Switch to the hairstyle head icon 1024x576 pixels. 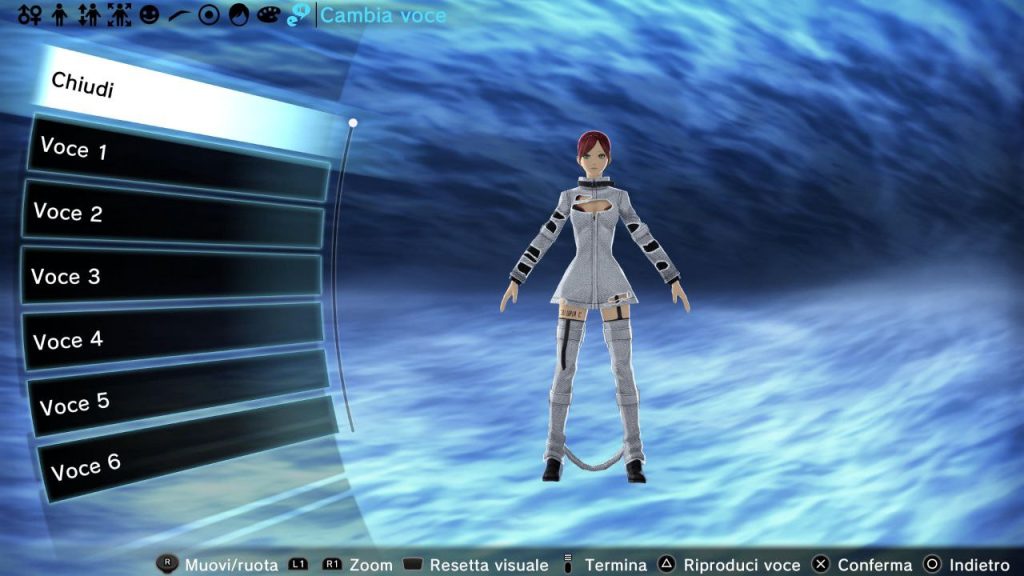238,16
